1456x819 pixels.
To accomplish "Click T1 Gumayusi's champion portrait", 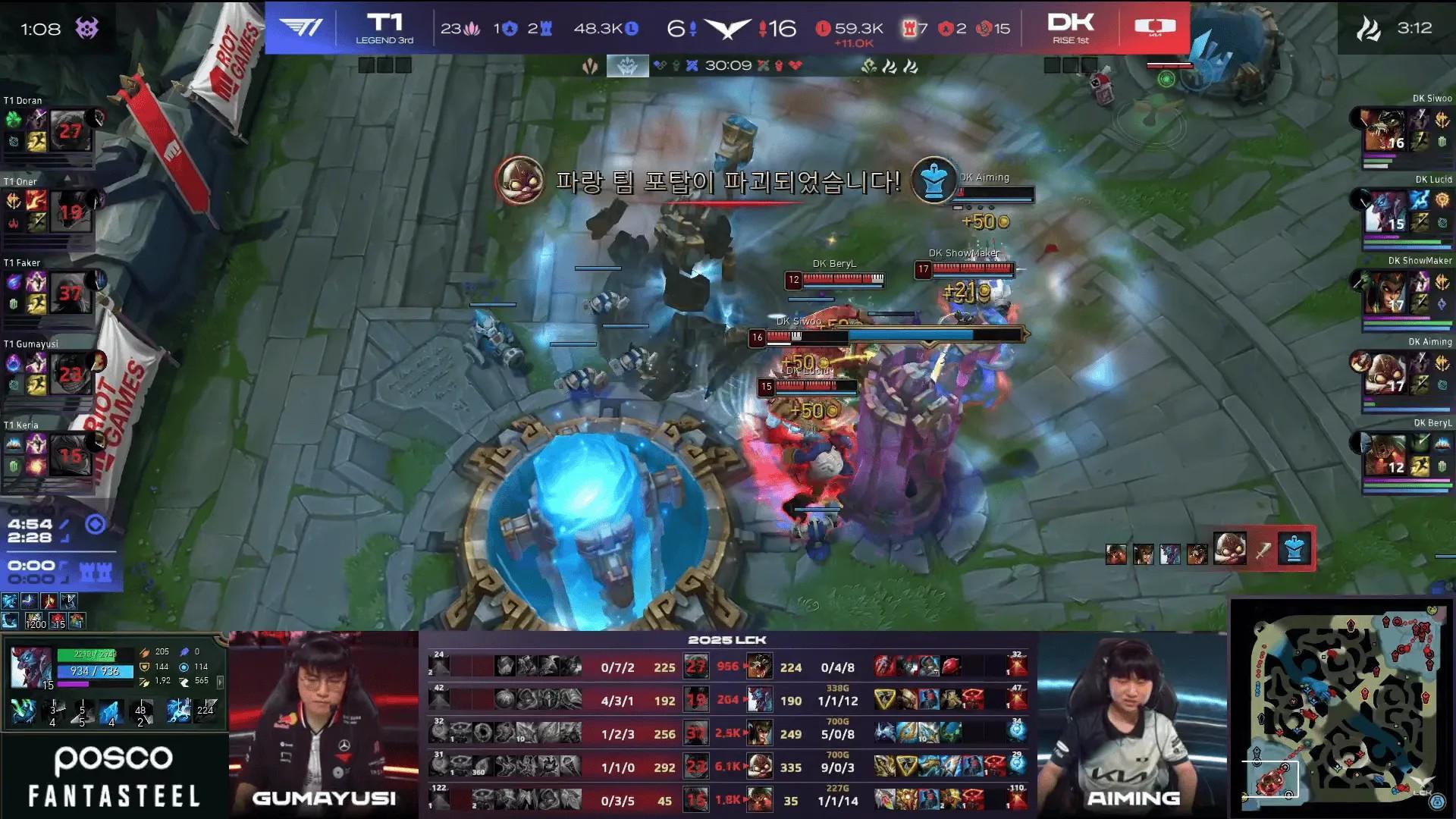I will click(x=71, y=374).
